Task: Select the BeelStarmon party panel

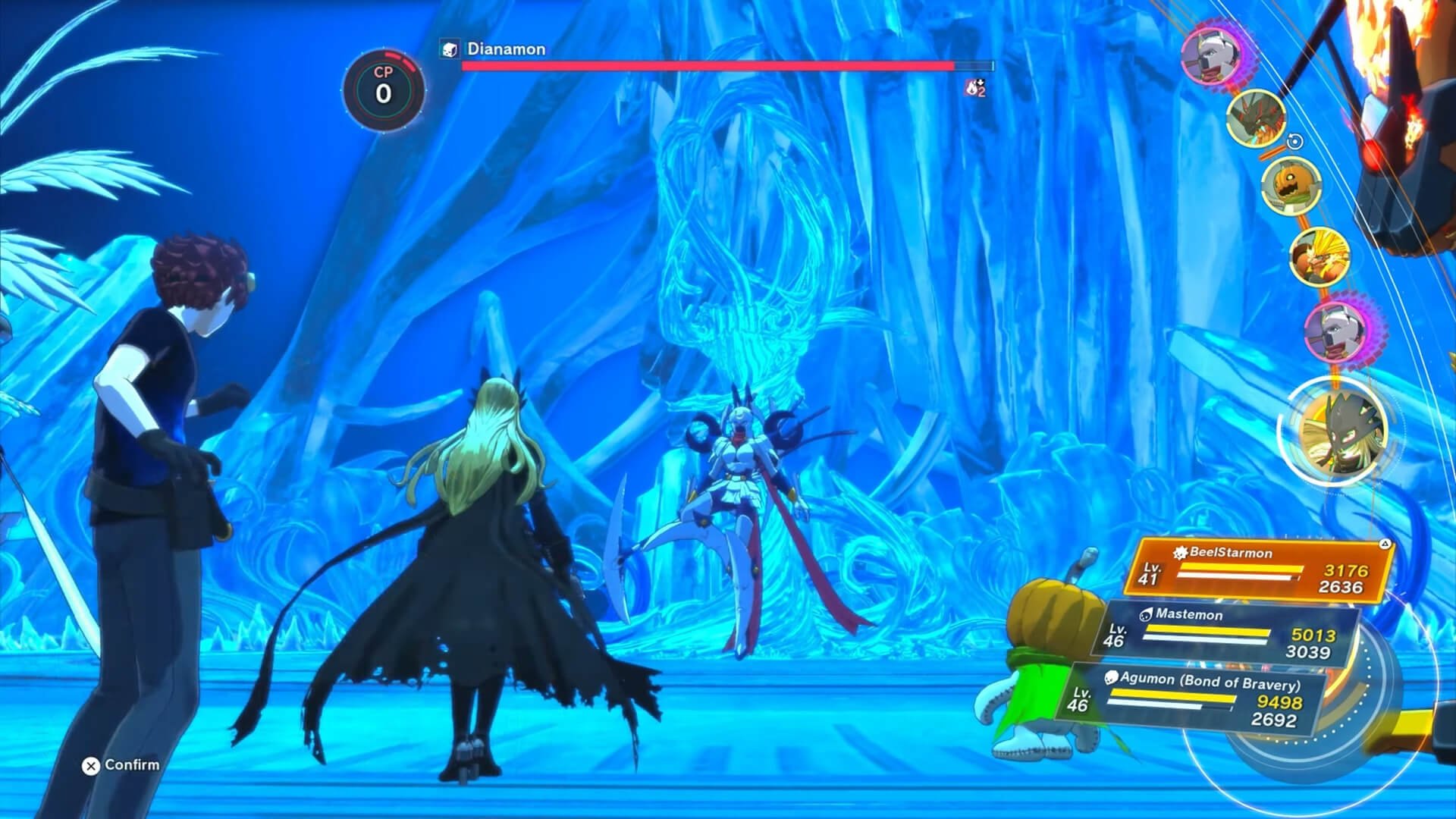Action: [1257, 570]
